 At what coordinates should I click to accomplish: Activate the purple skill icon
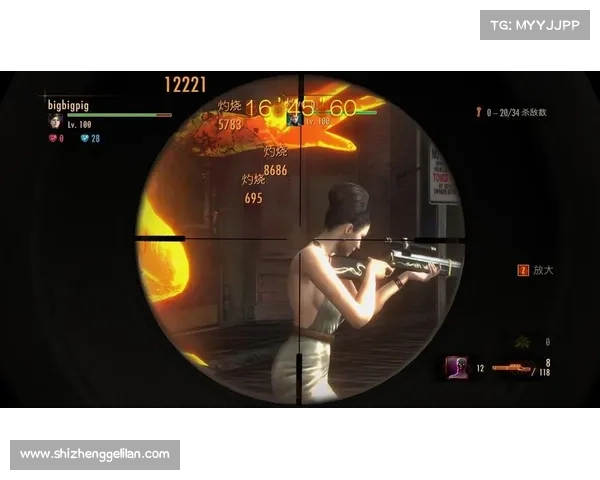click(x=458, y=367)
